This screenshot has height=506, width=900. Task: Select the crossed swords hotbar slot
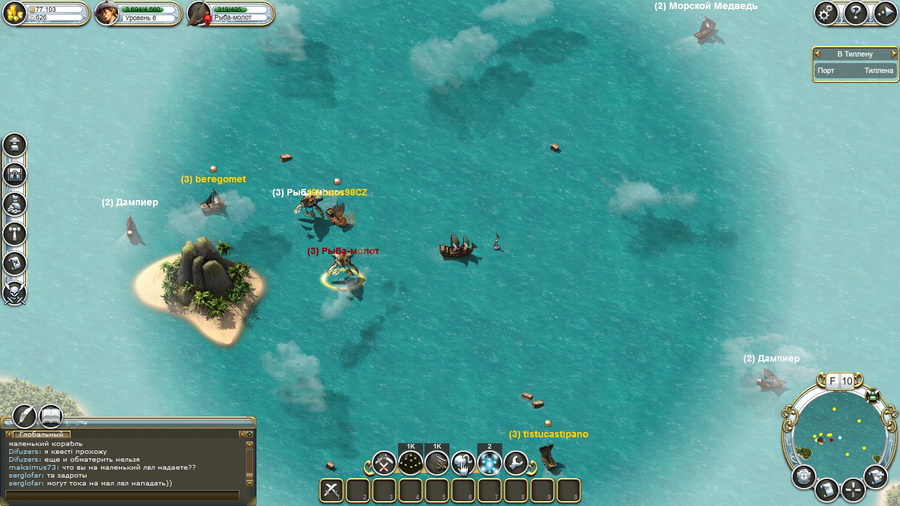[333, 490]
